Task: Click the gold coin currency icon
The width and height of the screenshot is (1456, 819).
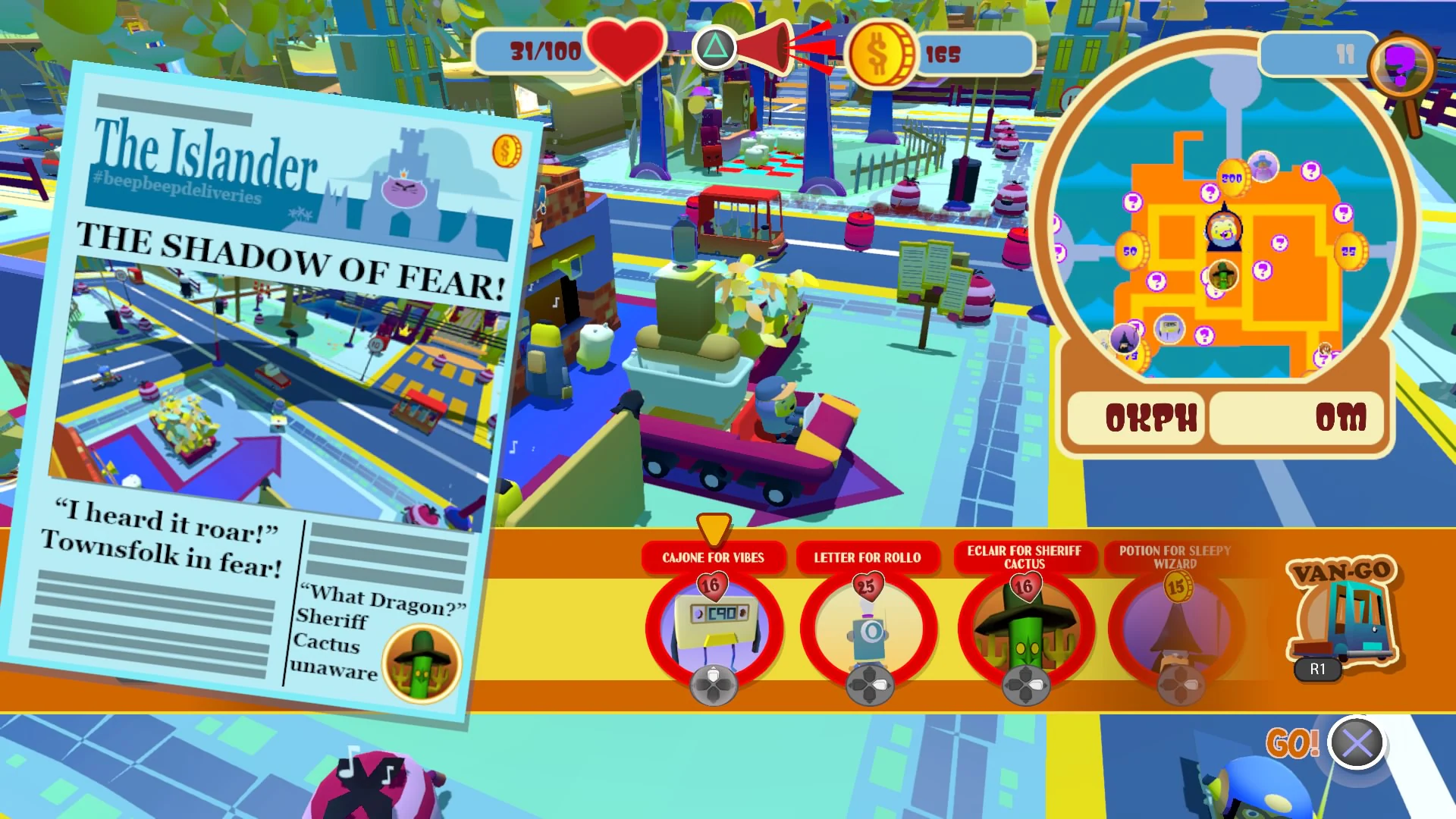Action: tap(884, 52)
